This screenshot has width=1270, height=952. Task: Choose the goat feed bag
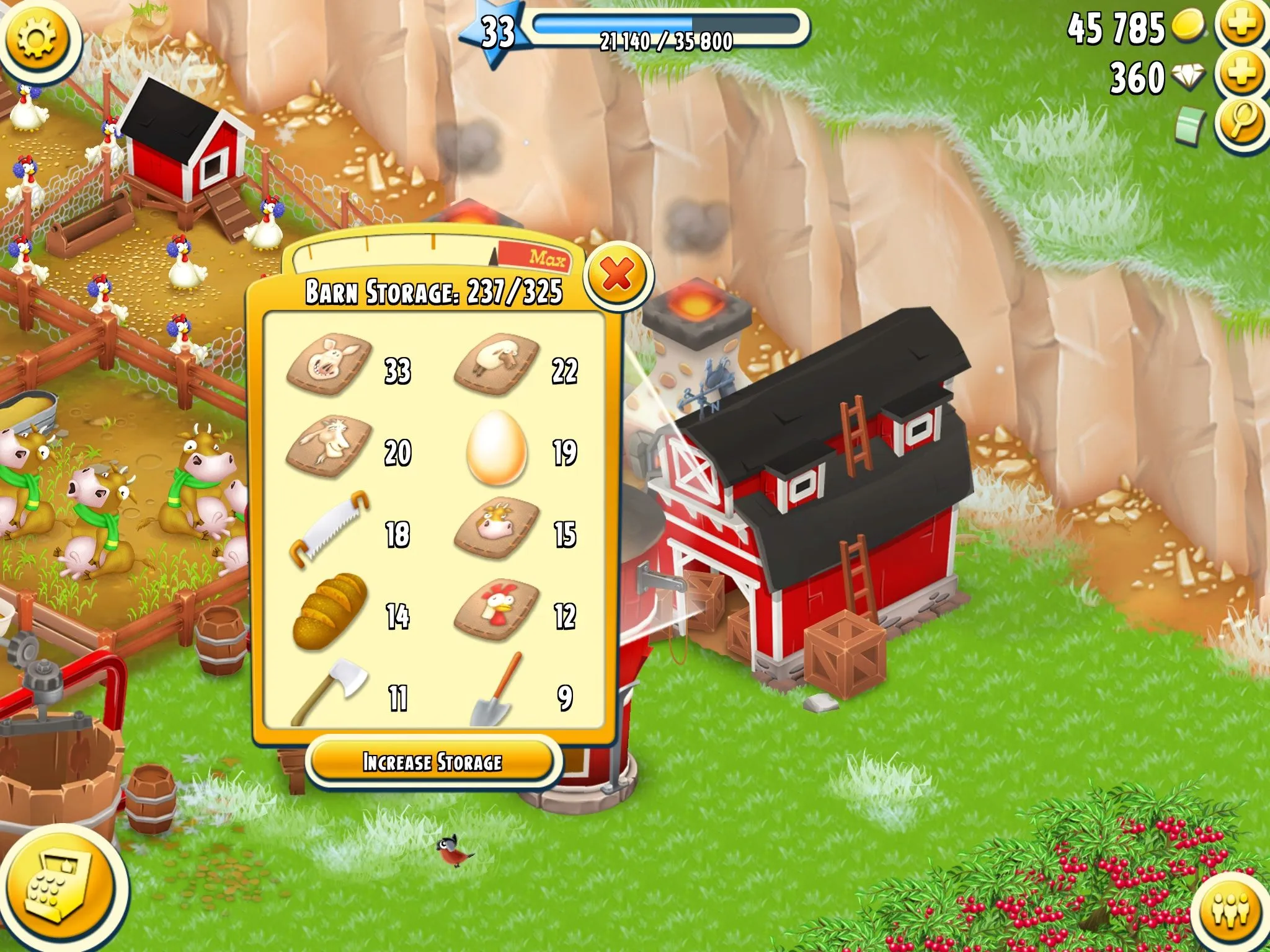coord(330,446)
